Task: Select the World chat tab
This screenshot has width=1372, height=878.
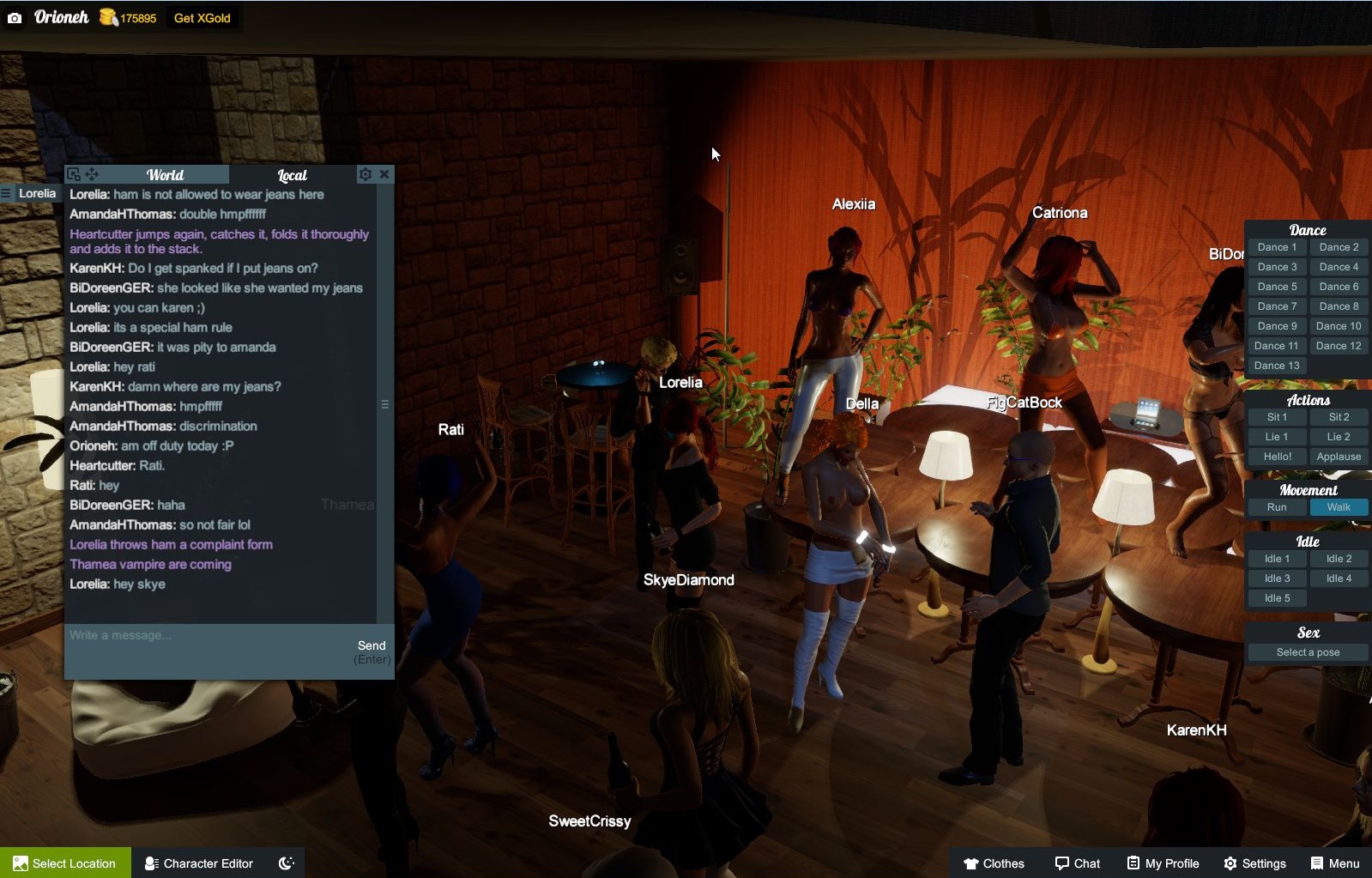Action: click(x=165, y=175)
